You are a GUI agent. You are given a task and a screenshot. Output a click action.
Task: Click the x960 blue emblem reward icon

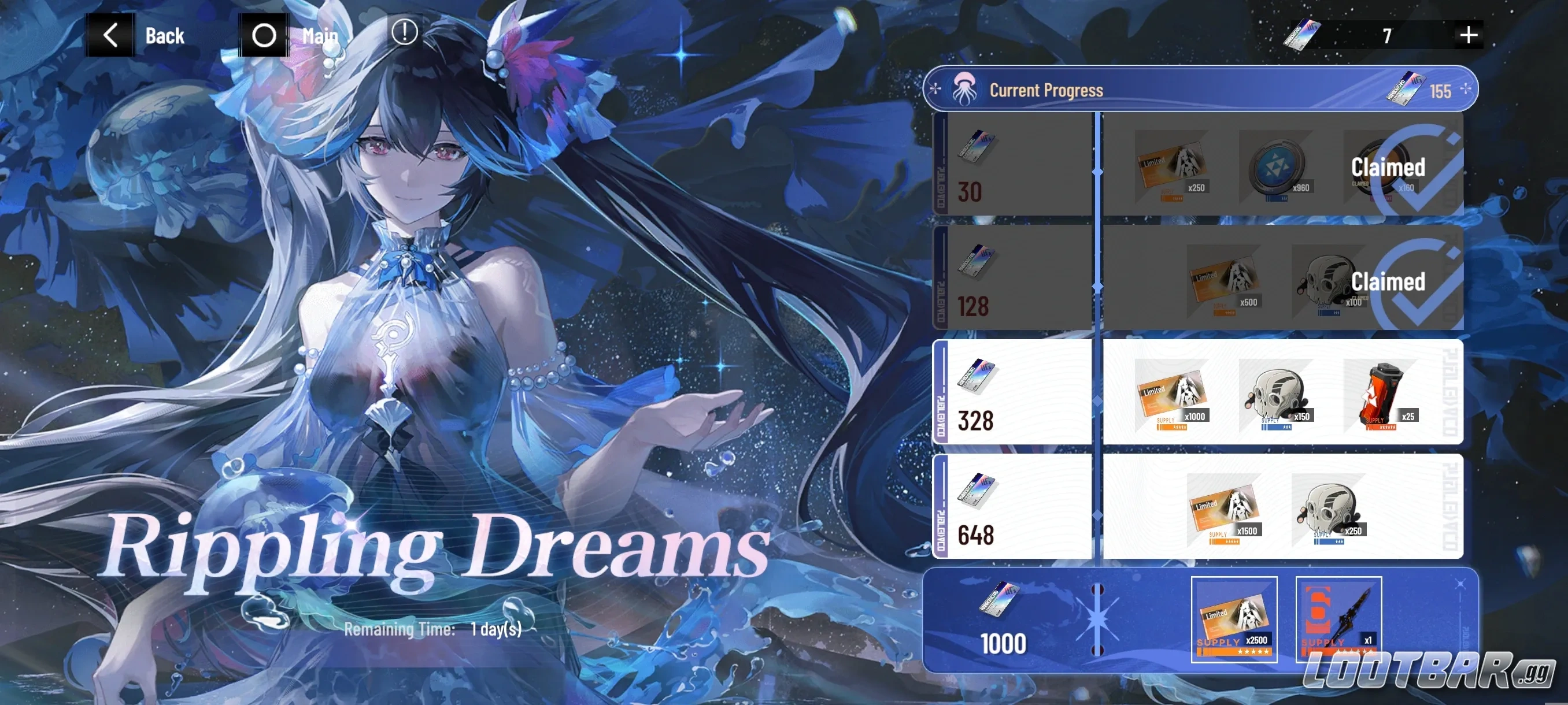pyautogui.click(x=1276, y=164)
